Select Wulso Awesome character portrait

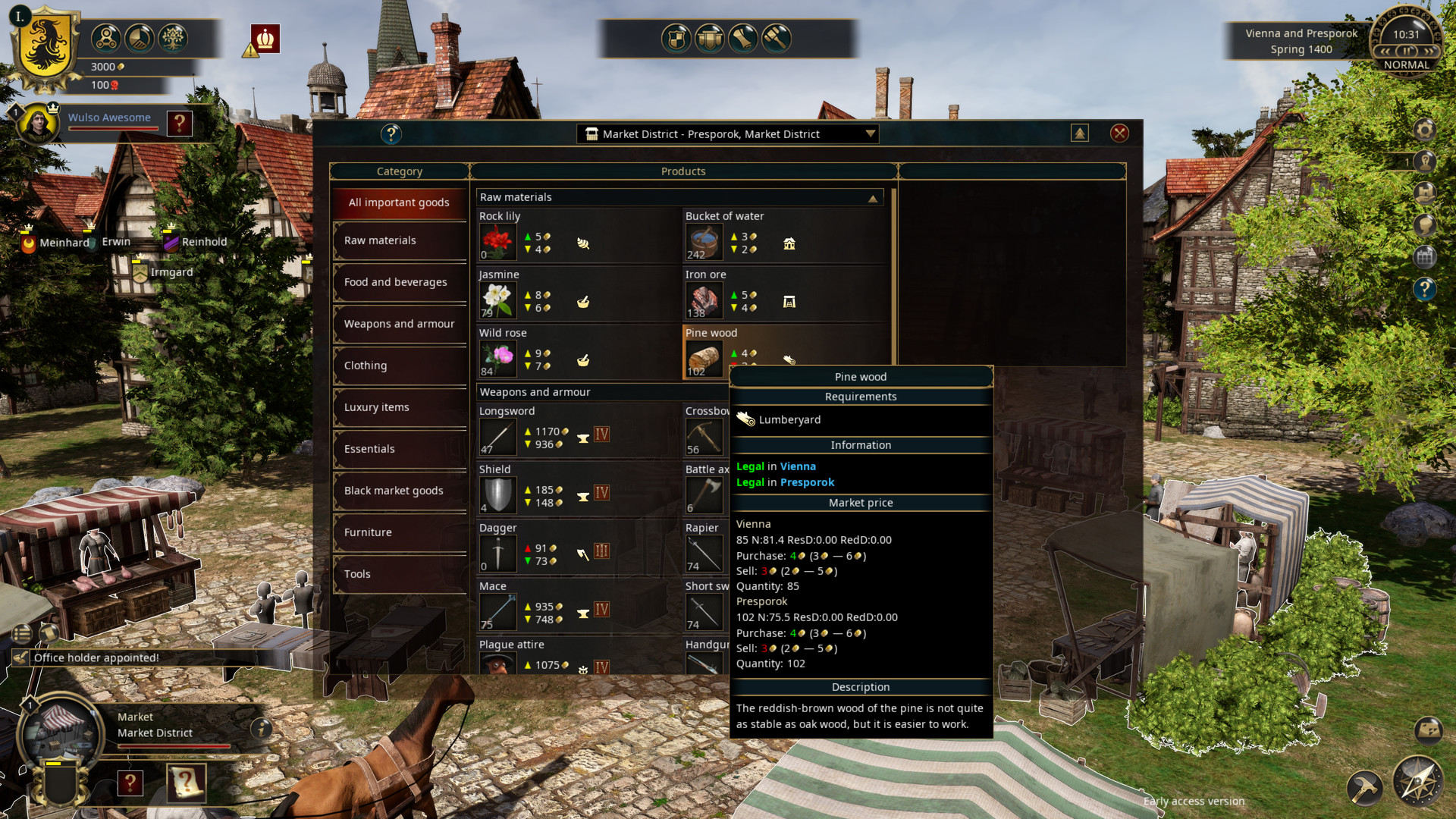point(38,123)
